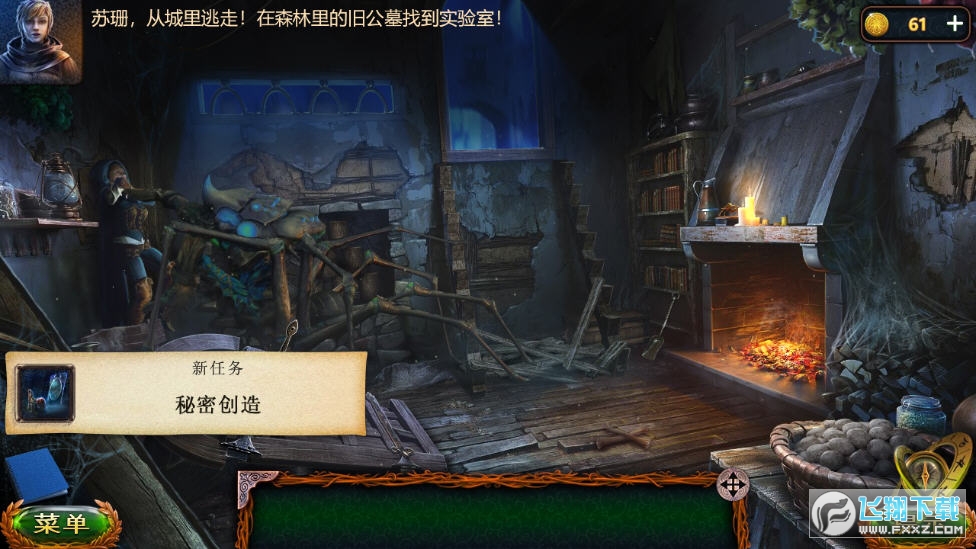Viewport: 976px width, 549px height.
Task: Open the green 菜单 menu button
Action: coord(61,523)
